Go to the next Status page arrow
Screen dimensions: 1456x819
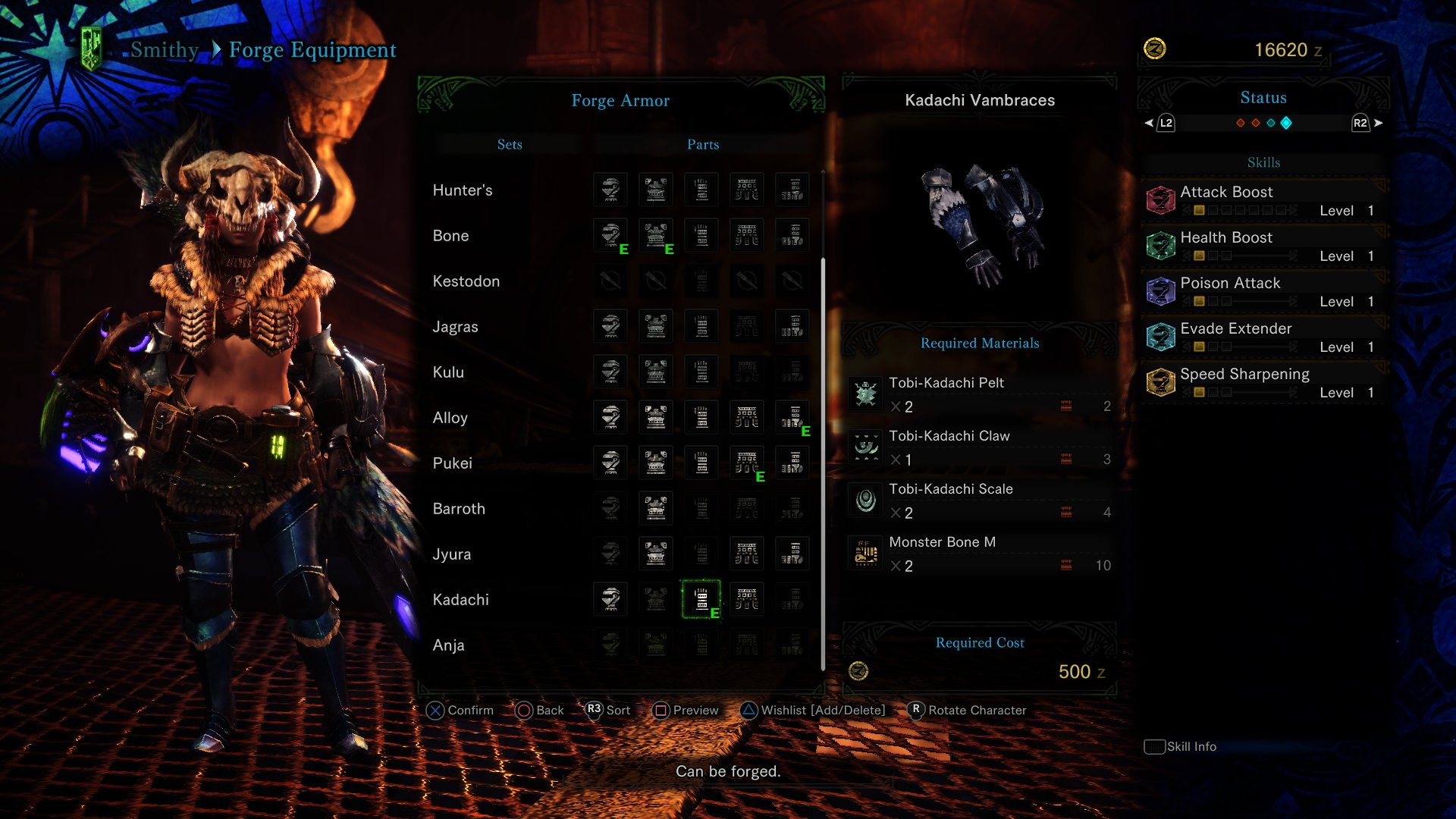pyautogui.click(x=1378, y=123)
